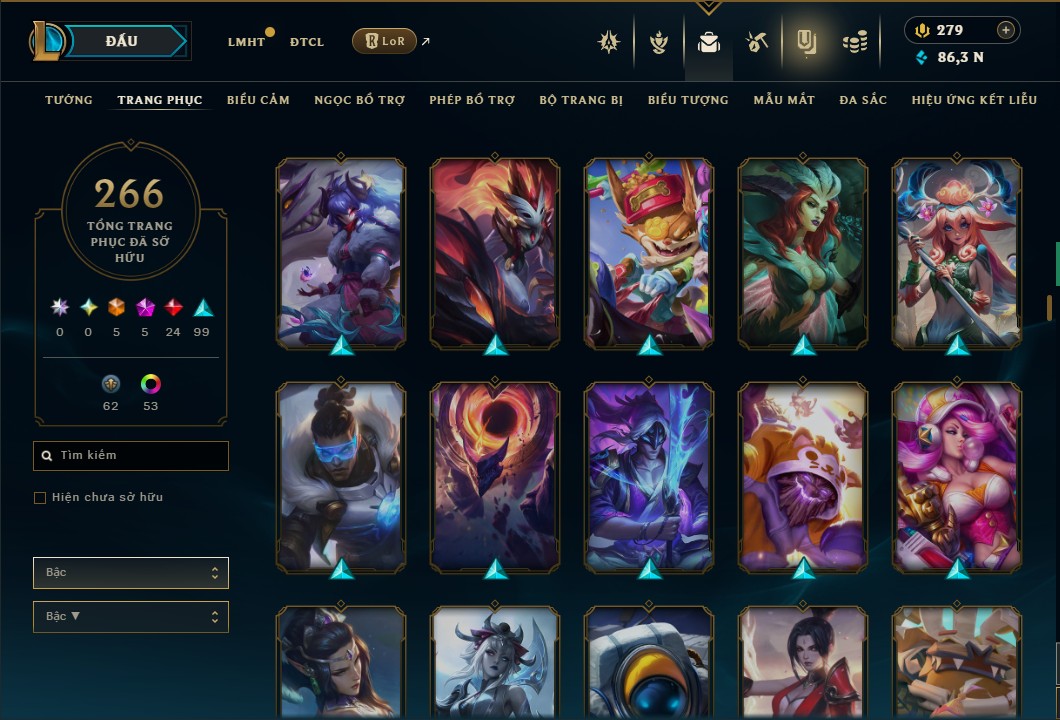
Task: Open the BIỂU CẢM tab
Action: (258, 100)
